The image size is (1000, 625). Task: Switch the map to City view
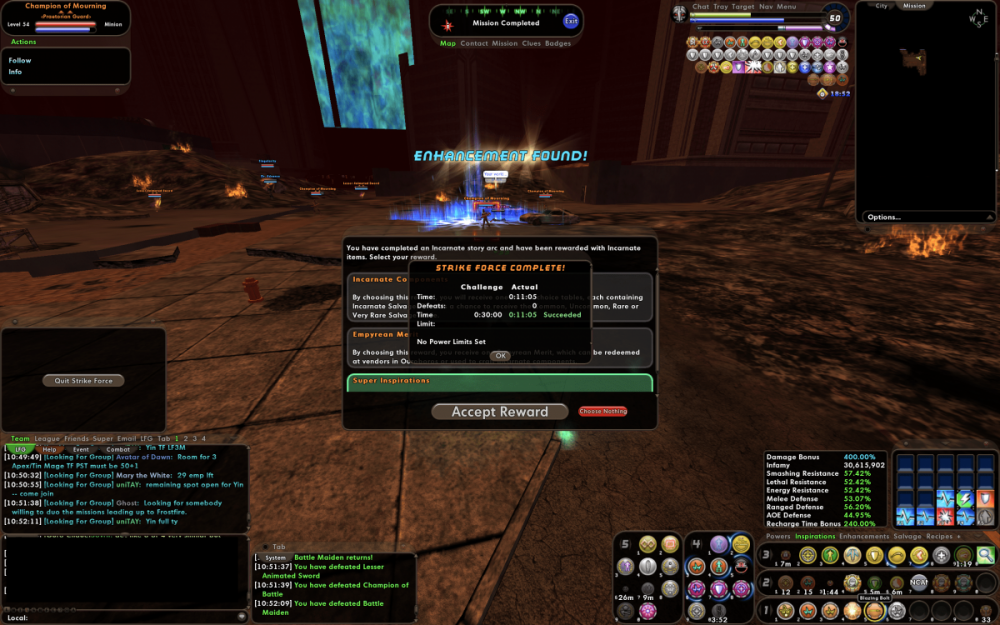click(x=881, y=6)
